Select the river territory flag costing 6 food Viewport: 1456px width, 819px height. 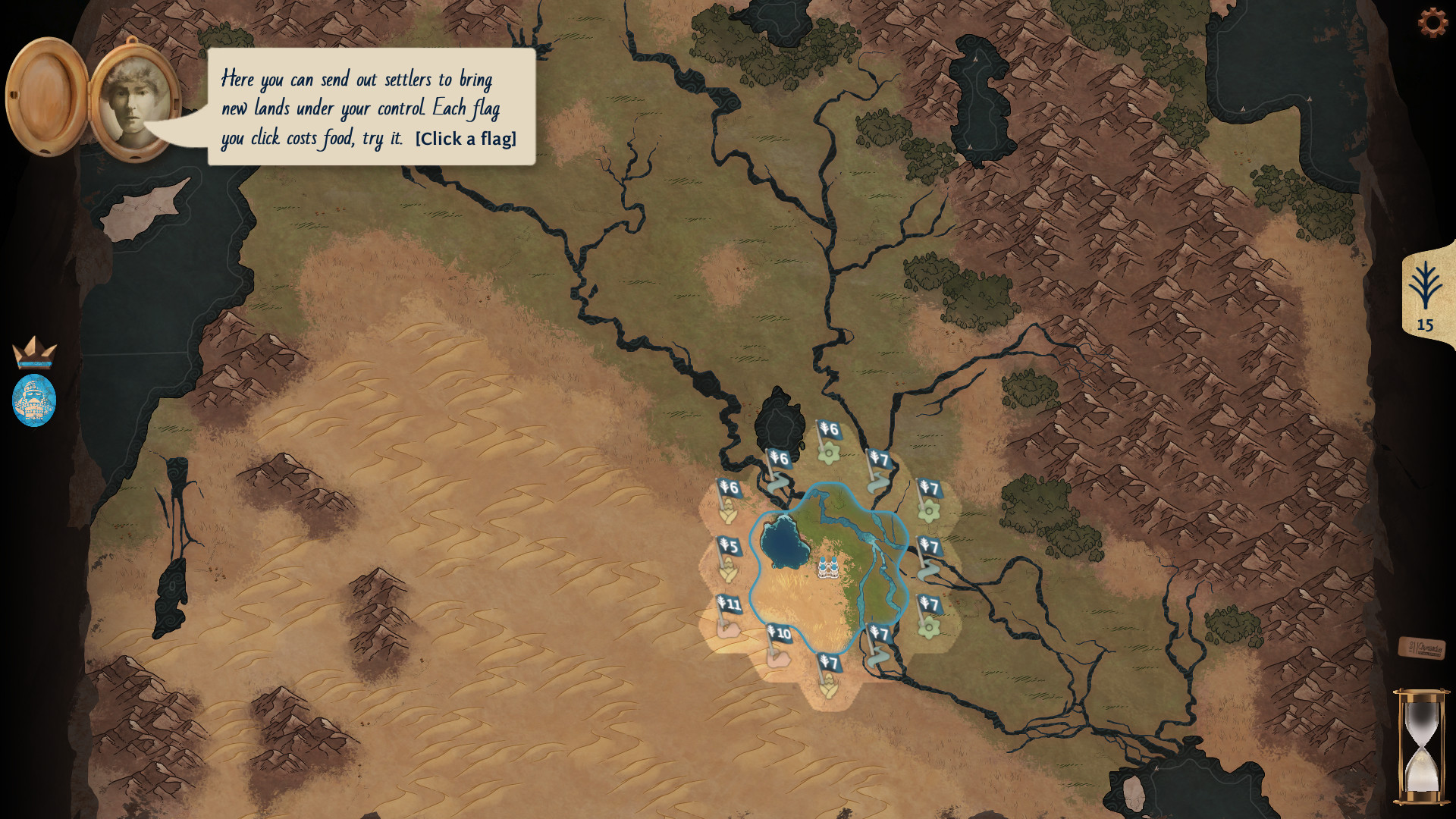[x=780, y=458]
